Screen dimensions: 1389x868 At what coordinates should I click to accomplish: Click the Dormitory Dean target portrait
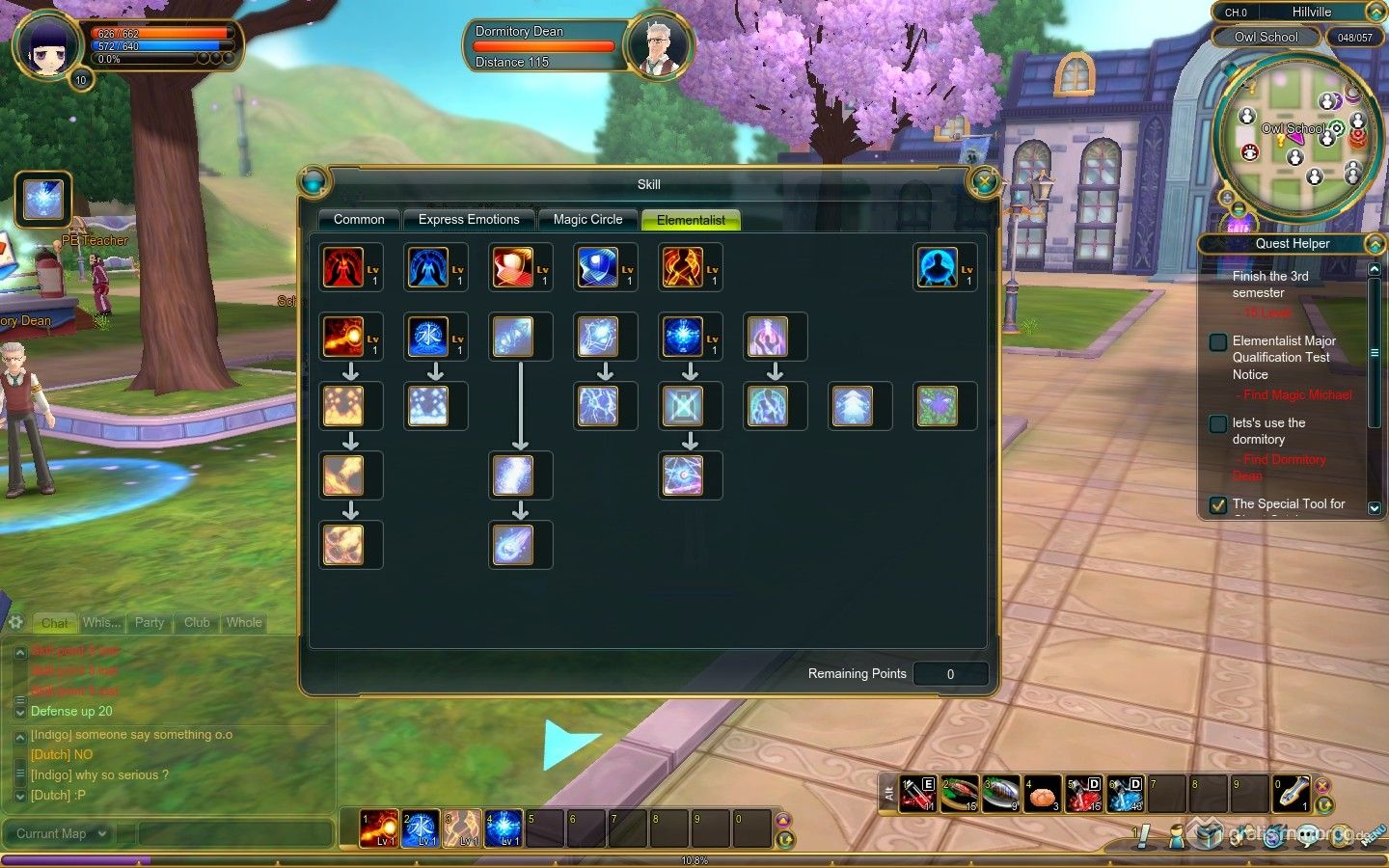click(659, 45)
